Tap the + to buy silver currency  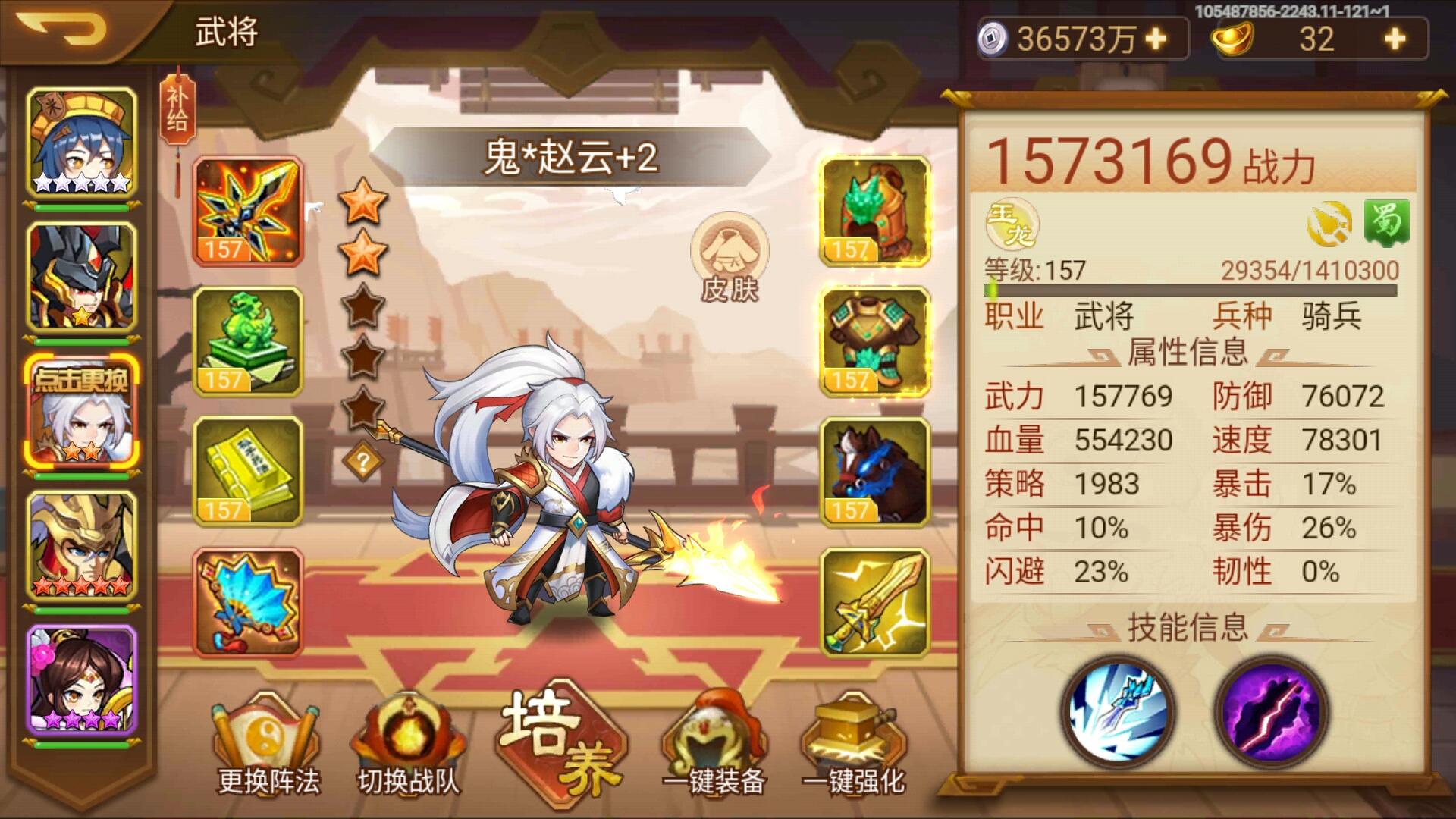click(x=1153, y=38)
